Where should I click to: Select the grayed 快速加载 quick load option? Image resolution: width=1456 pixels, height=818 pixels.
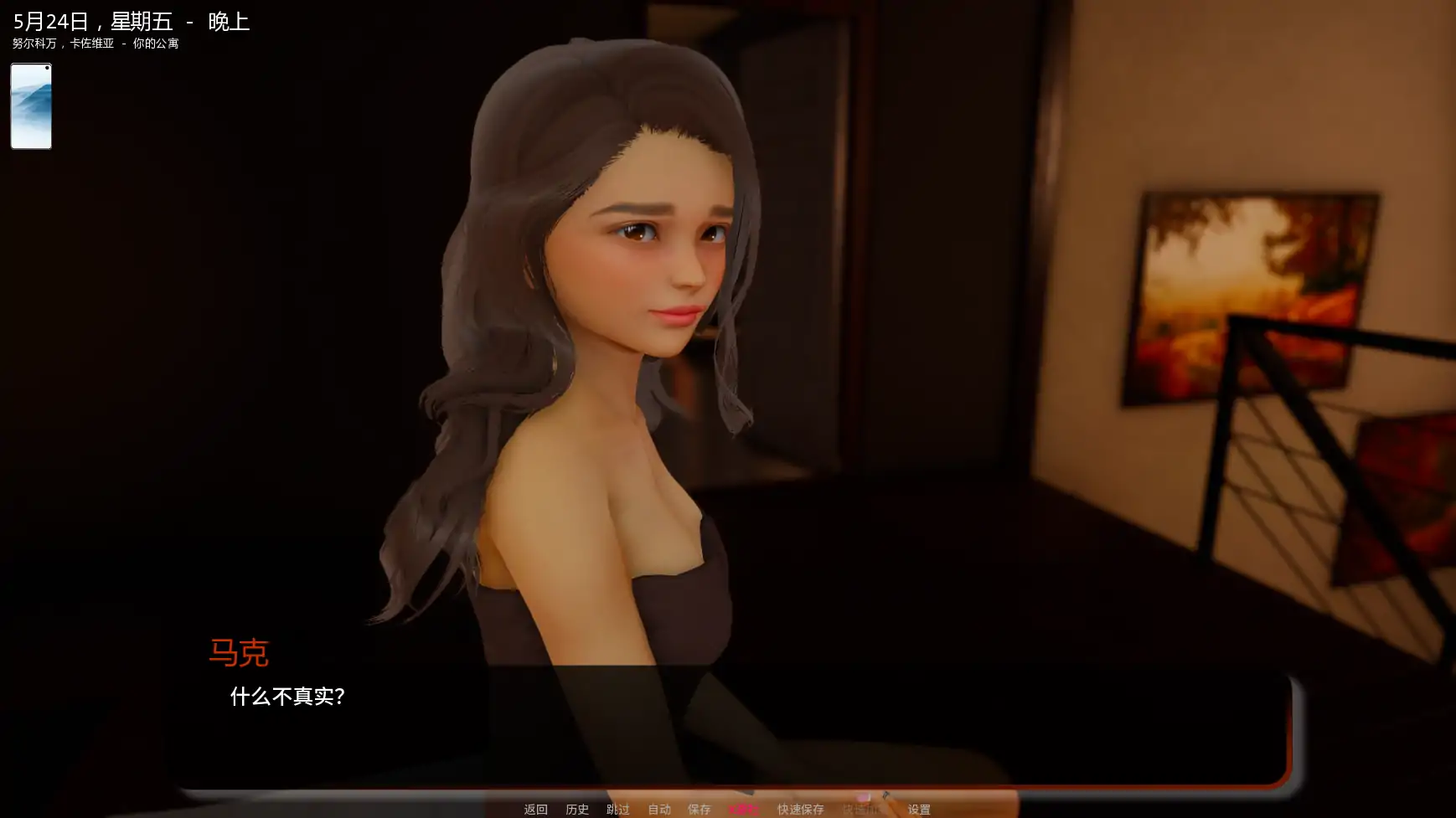click(861, 809)
